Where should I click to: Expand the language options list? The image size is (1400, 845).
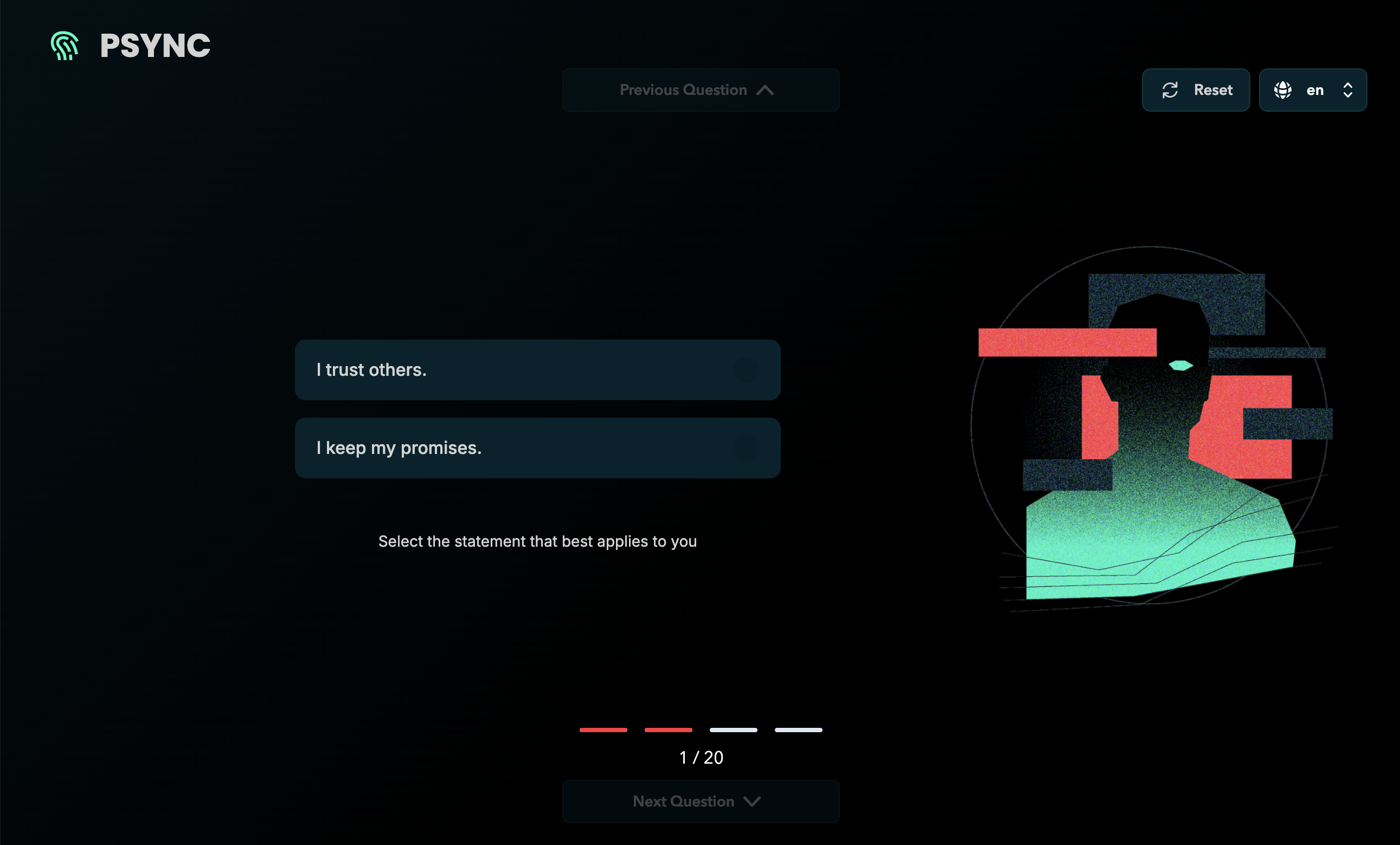(1313, 90)
